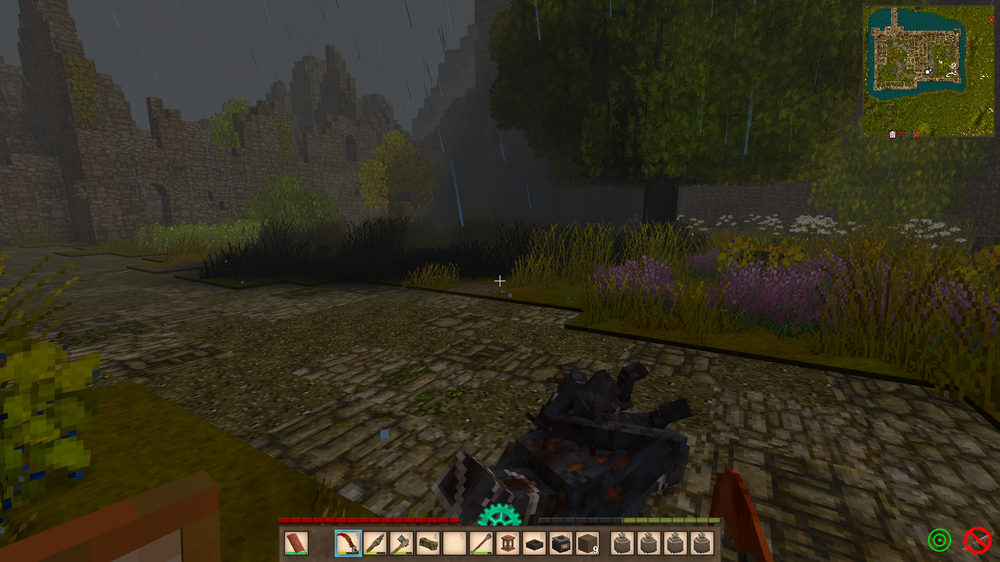This screenshot has height=562, width=1000.
Task: Select the dark block stack of 9
Action: pyautogui.click(x=587, y=544)
